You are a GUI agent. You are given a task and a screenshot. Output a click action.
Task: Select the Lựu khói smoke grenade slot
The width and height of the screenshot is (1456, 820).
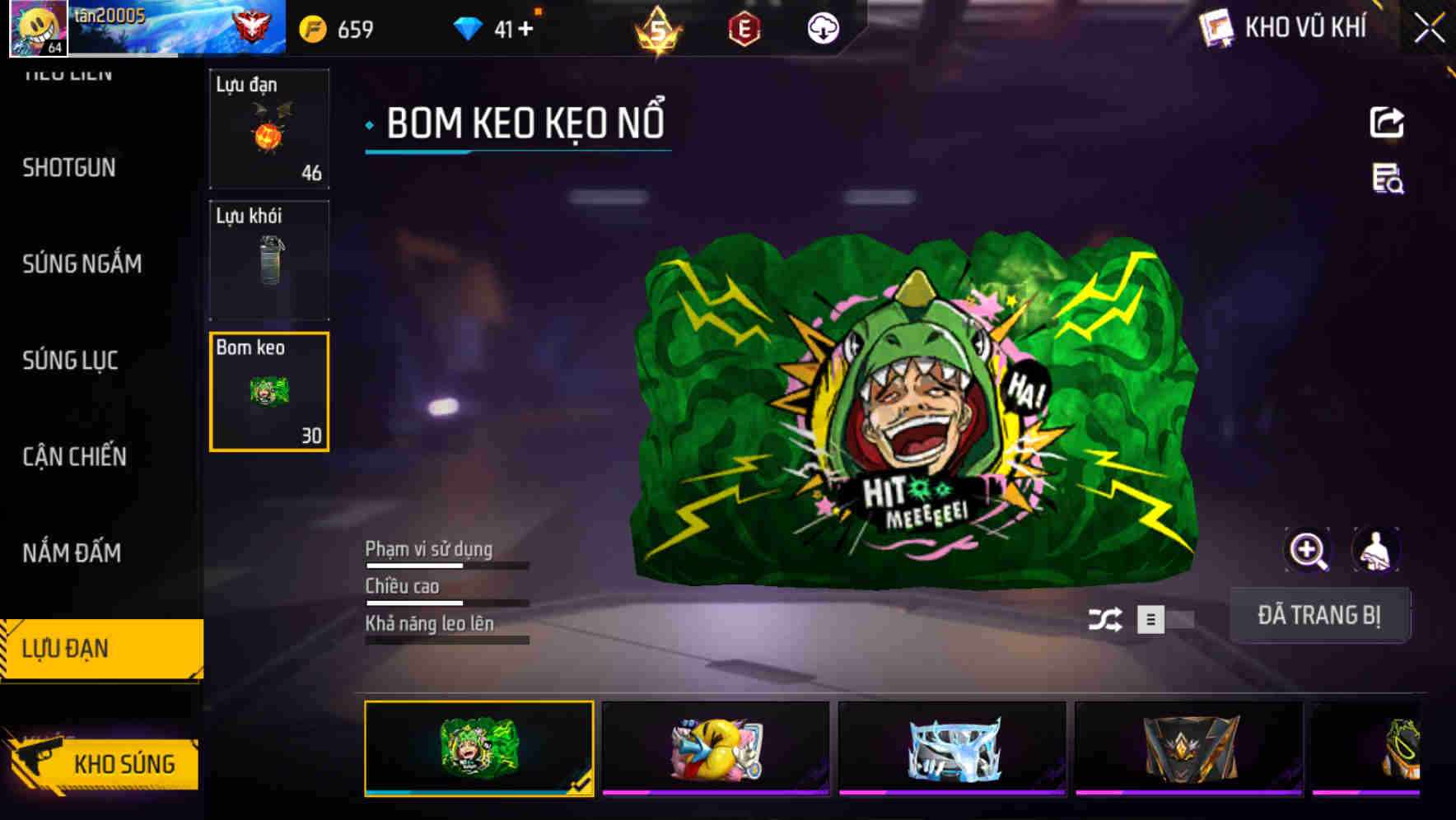(x=268, y=259)
